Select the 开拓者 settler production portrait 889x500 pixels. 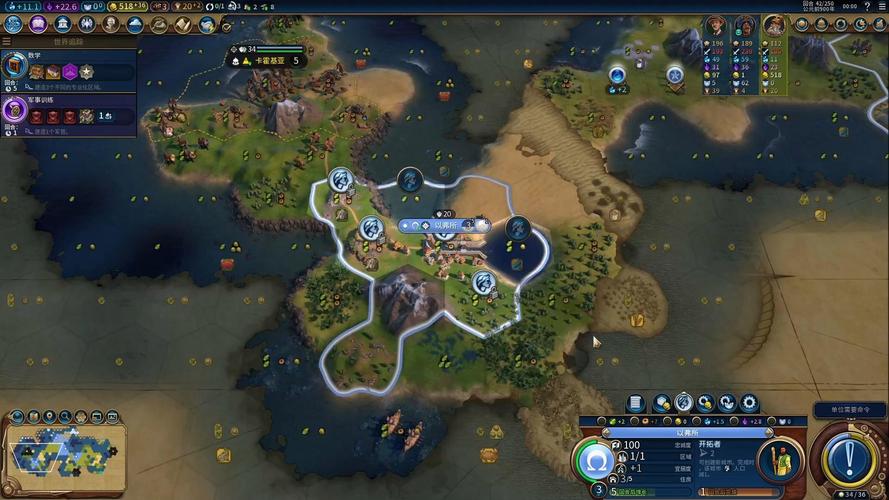(x=780, y=462)
